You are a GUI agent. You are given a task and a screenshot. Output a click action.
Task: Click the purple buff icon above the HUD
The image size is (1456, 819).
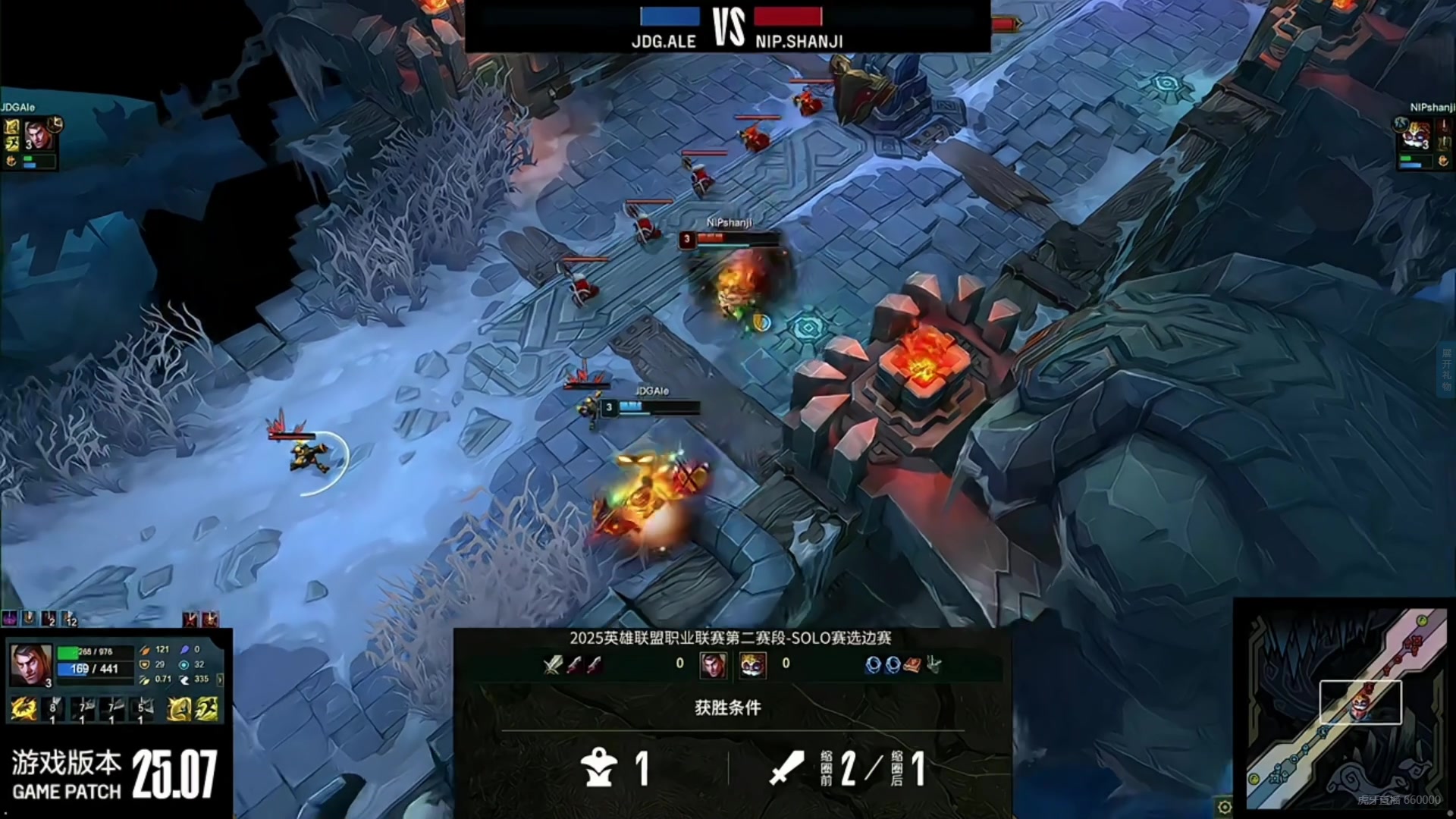(9, 619)
